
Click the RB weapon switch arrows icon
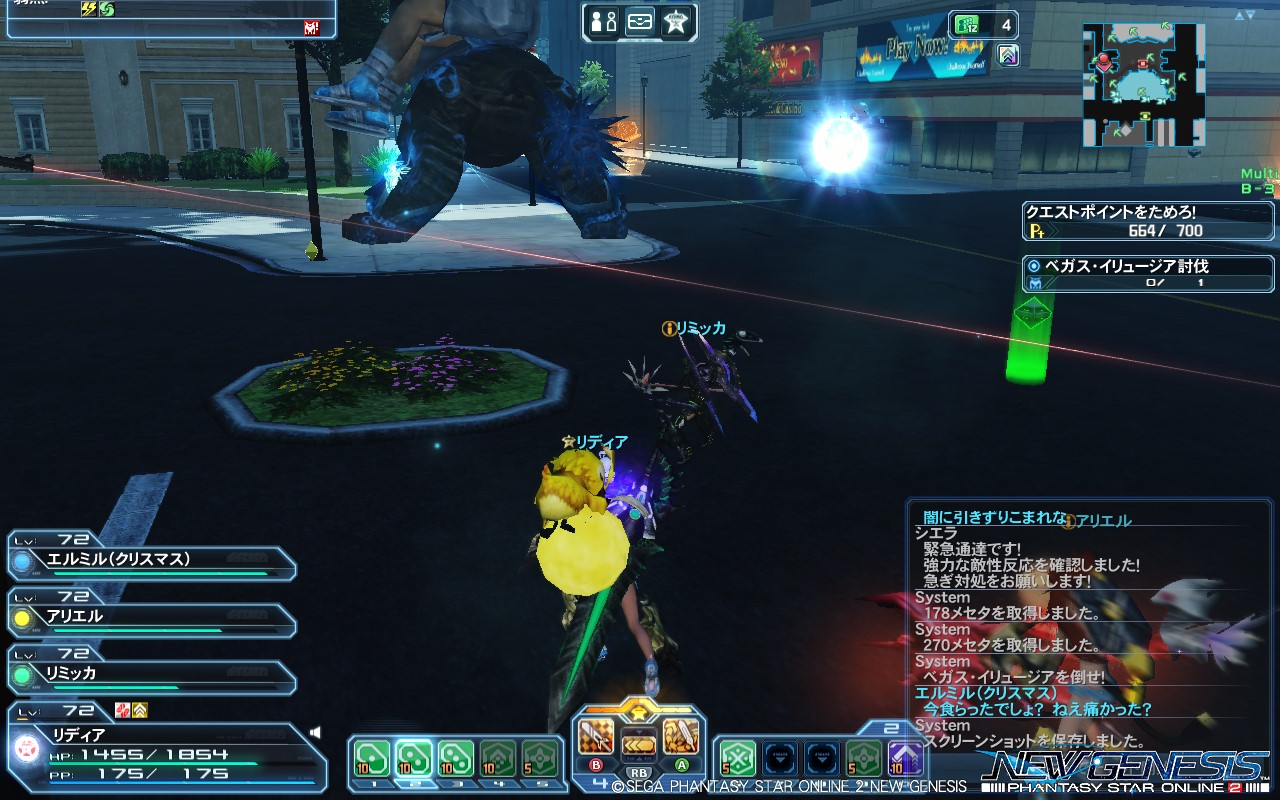640,744
